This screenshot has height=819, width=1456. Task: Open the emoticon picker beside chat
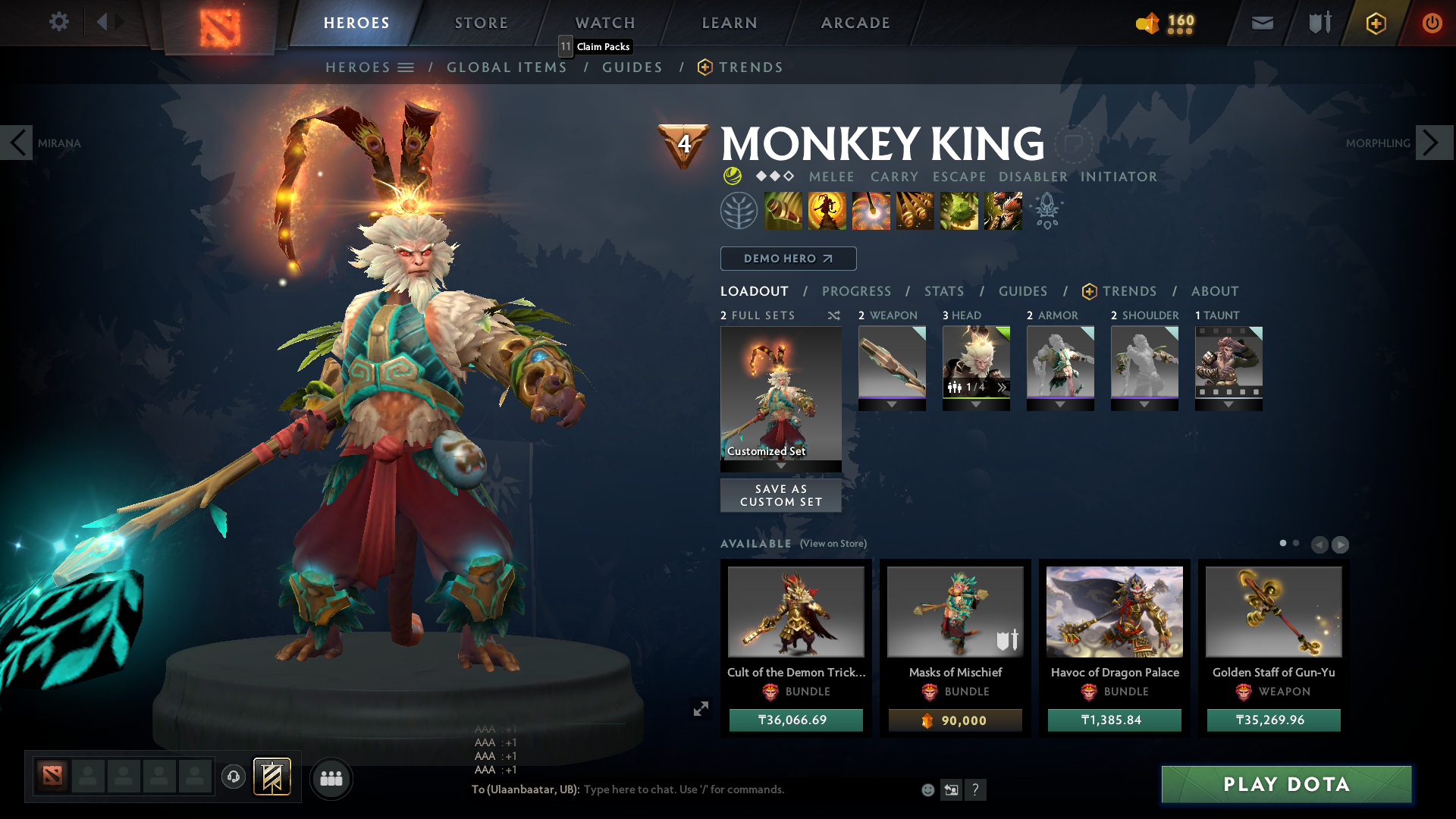coord(927,789)
